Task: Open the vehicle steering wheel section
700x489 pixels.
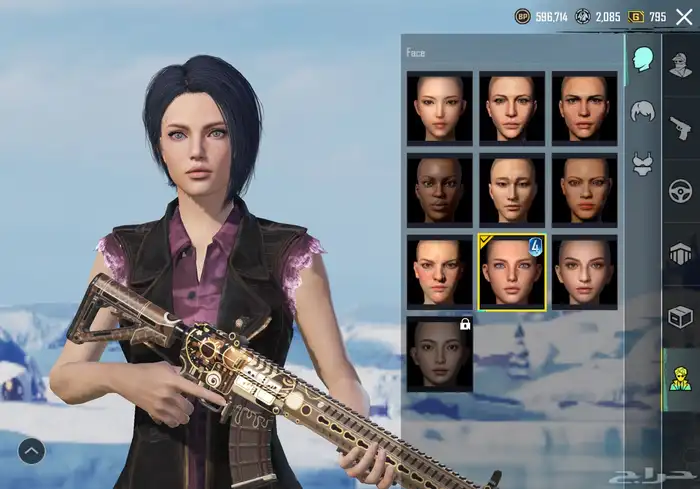Action: 681,190
